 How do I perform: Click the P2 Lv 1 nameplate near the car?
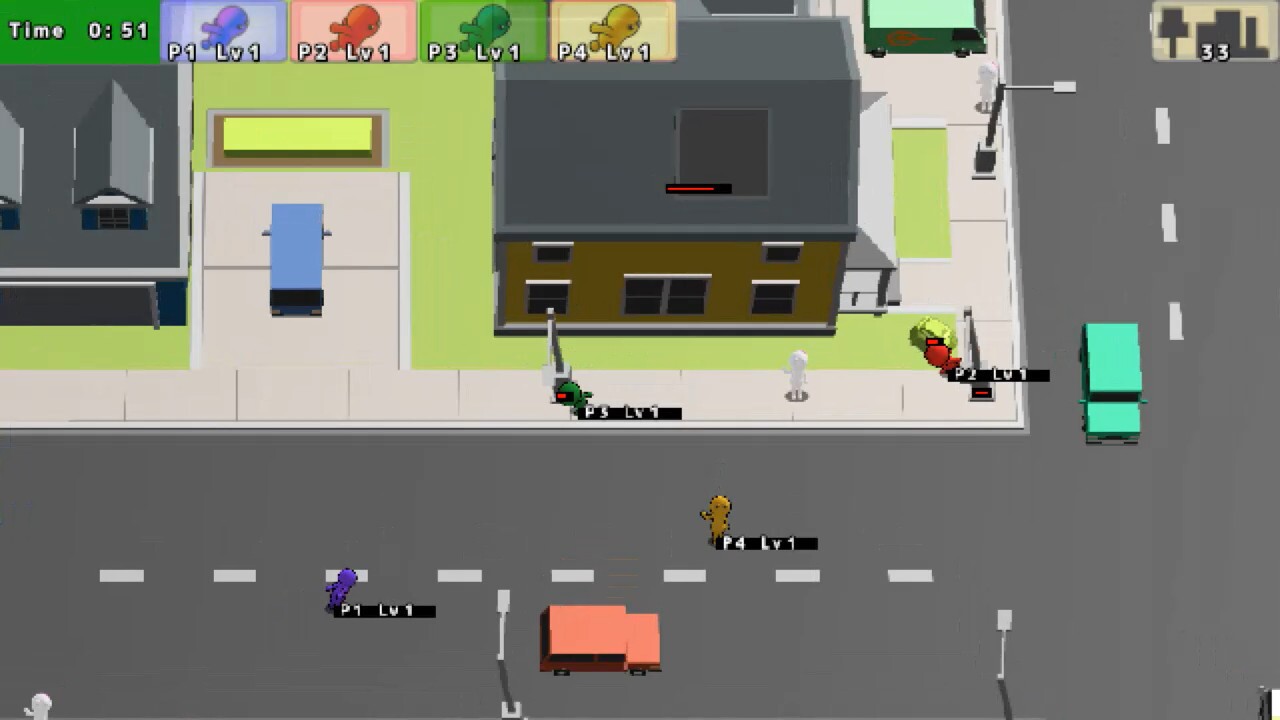pyautogui.click(x=996, y=374)
